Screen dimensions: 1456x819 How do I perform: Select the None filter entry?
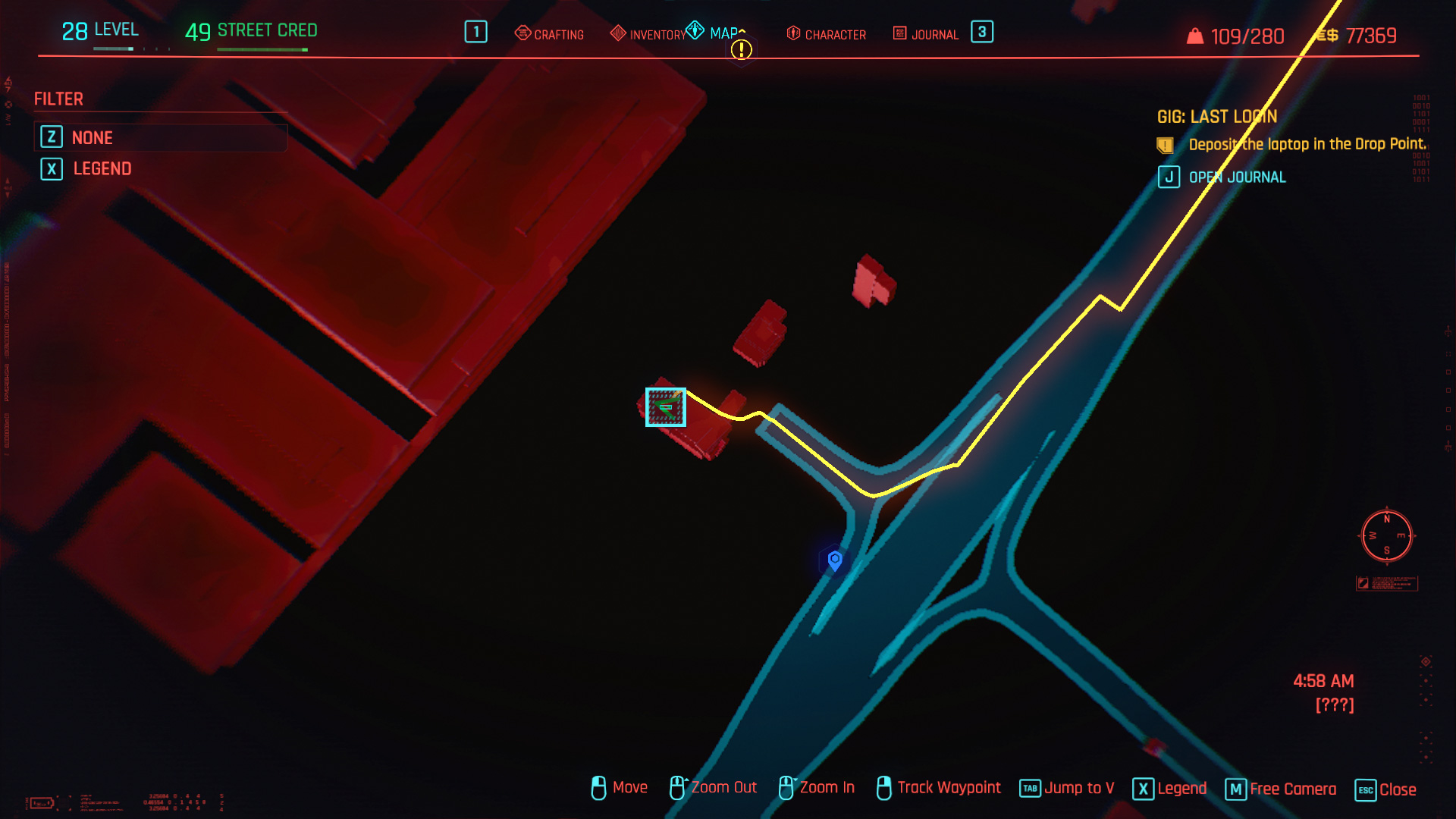pos(92,138)
